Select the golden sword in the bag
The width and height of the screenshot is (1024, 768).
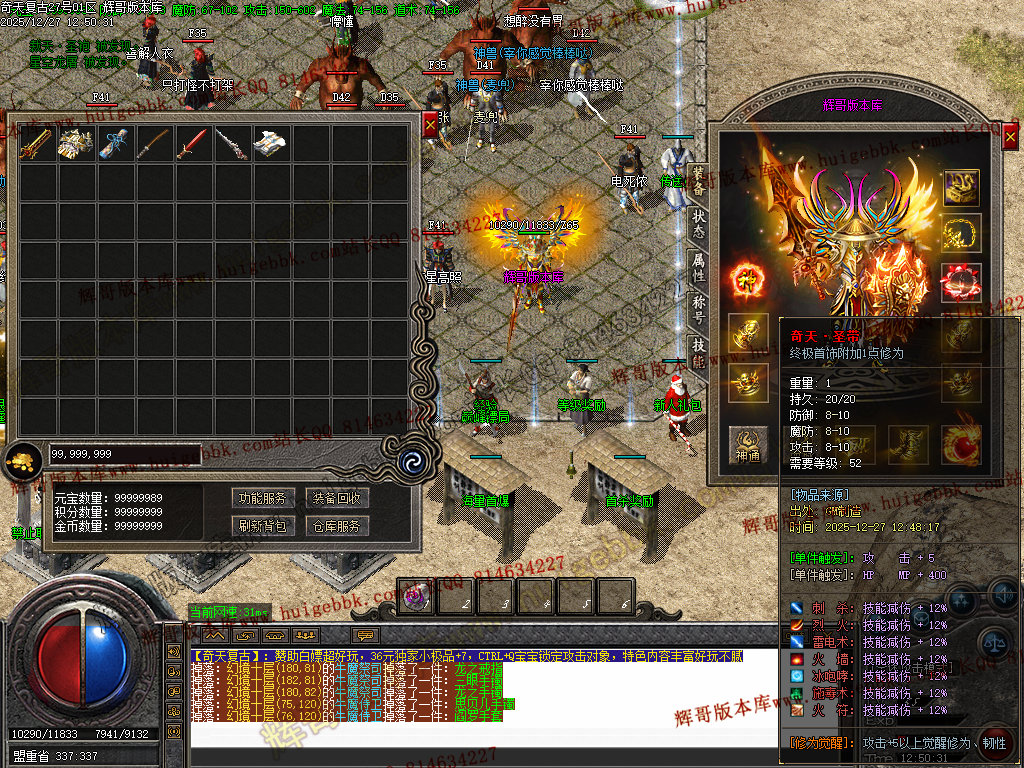pos(36,144)
